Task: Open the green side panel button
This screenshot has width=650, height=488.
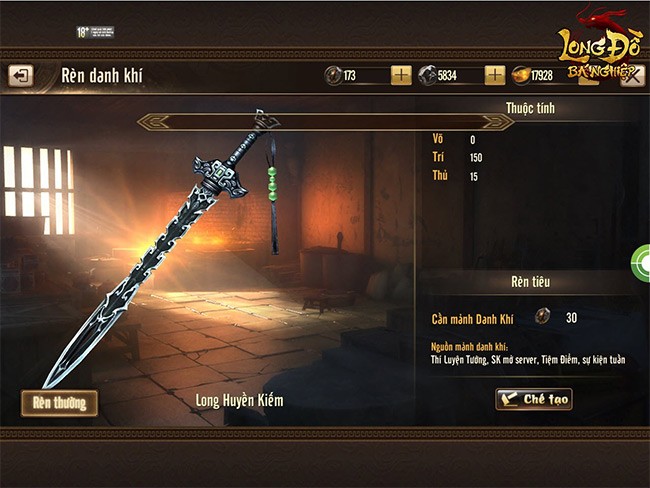Action: 641,262
